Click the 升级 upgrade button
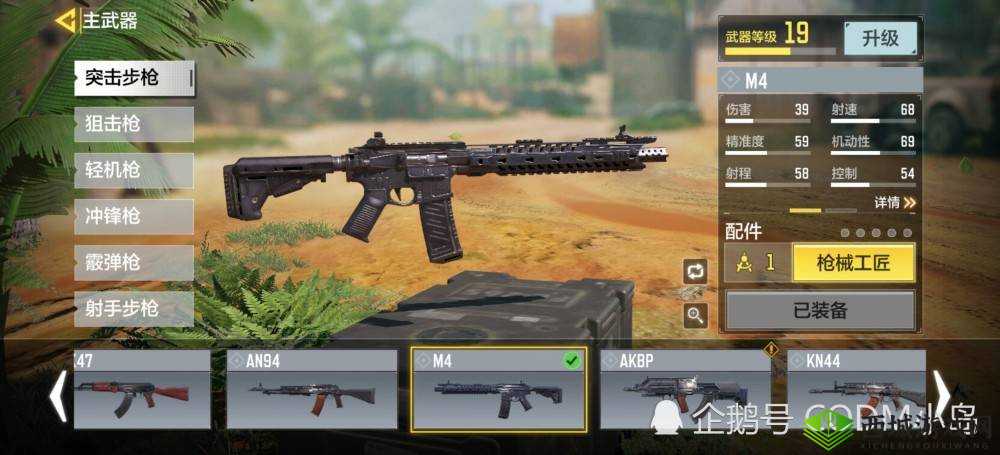The height and width of the screenshot is (455, 1000). tap(880, 39)
